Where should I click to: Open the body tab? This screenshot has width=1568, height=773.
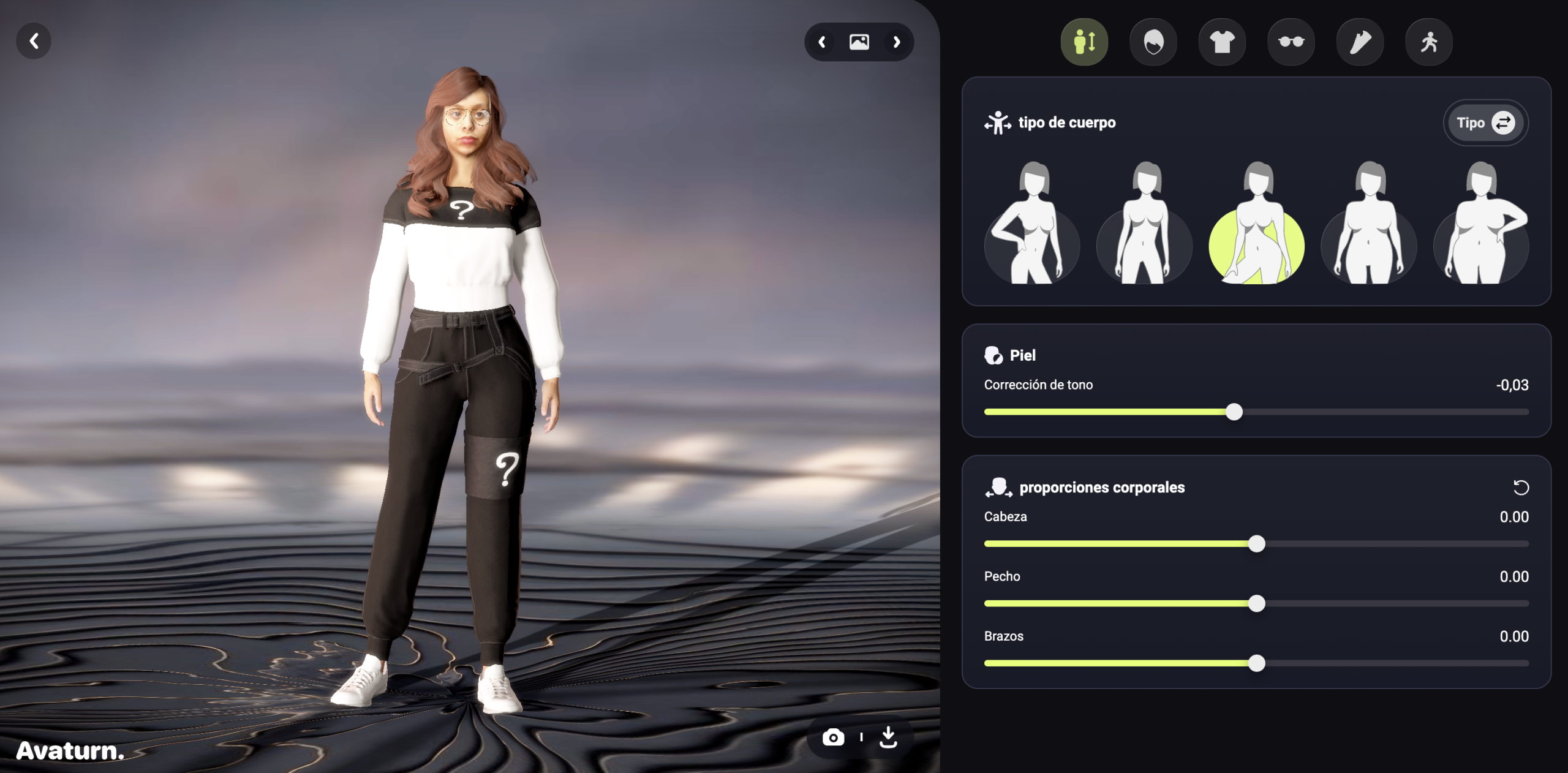pos(1084,42)
